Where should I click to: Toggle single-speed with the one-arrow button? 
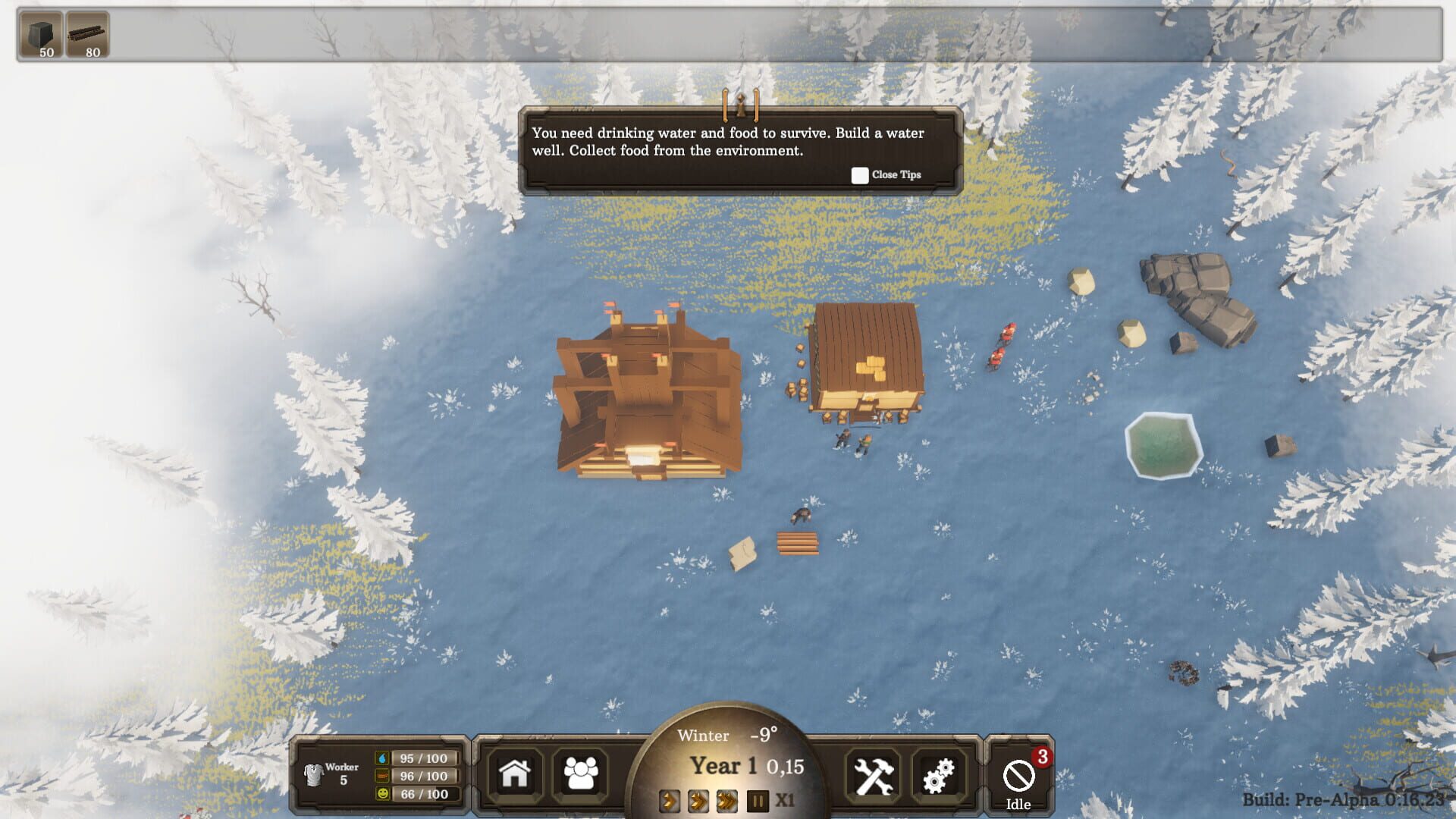coord(670,800)
